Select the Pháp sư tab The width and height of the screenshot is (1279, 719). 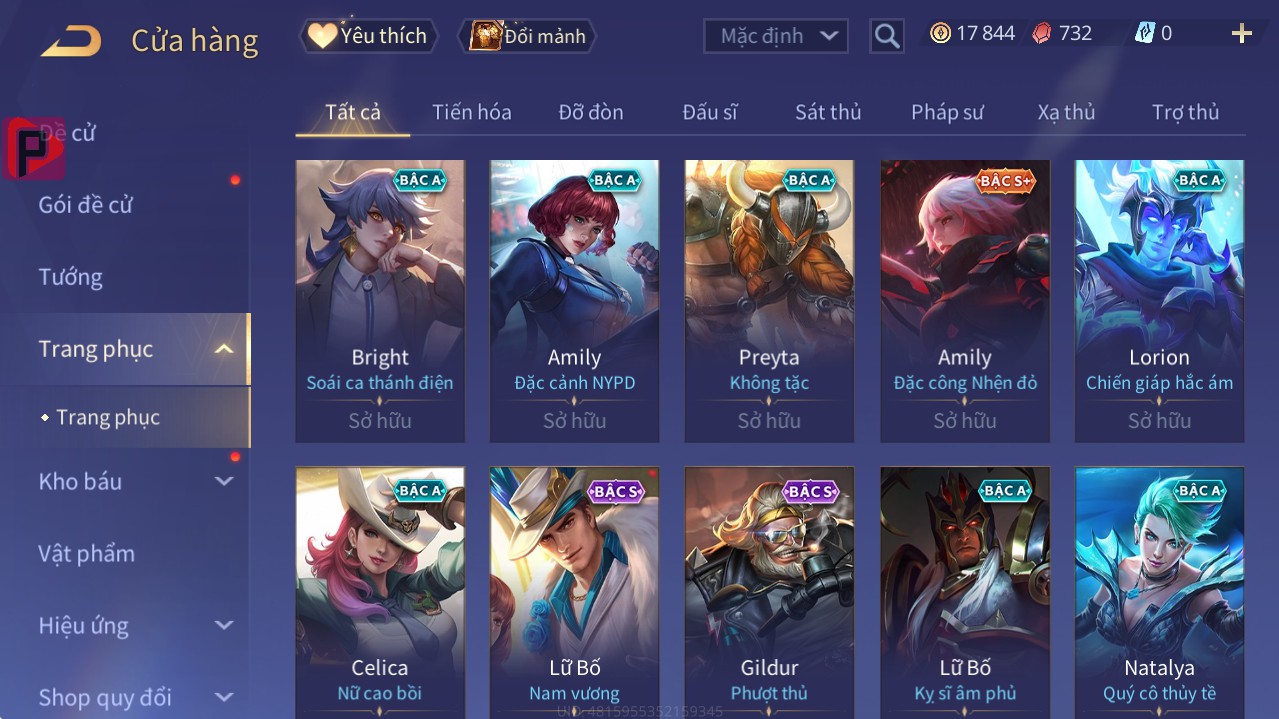(x=947, y=112)
